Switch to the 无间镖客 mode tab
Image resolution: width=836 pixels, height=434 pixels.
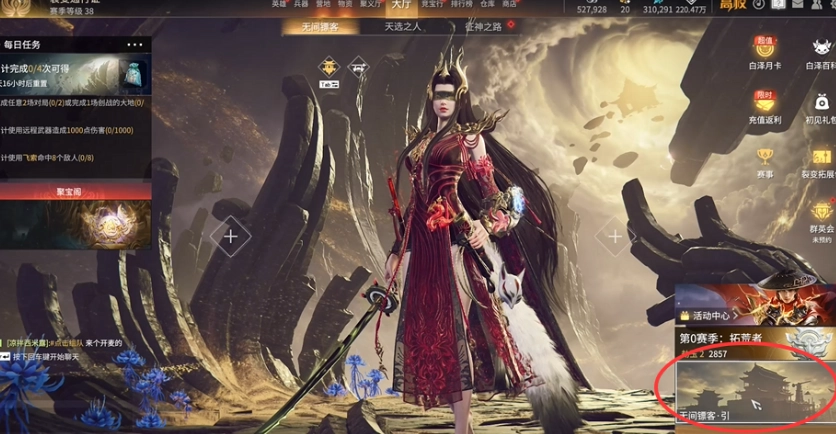(x=320, y=27)
